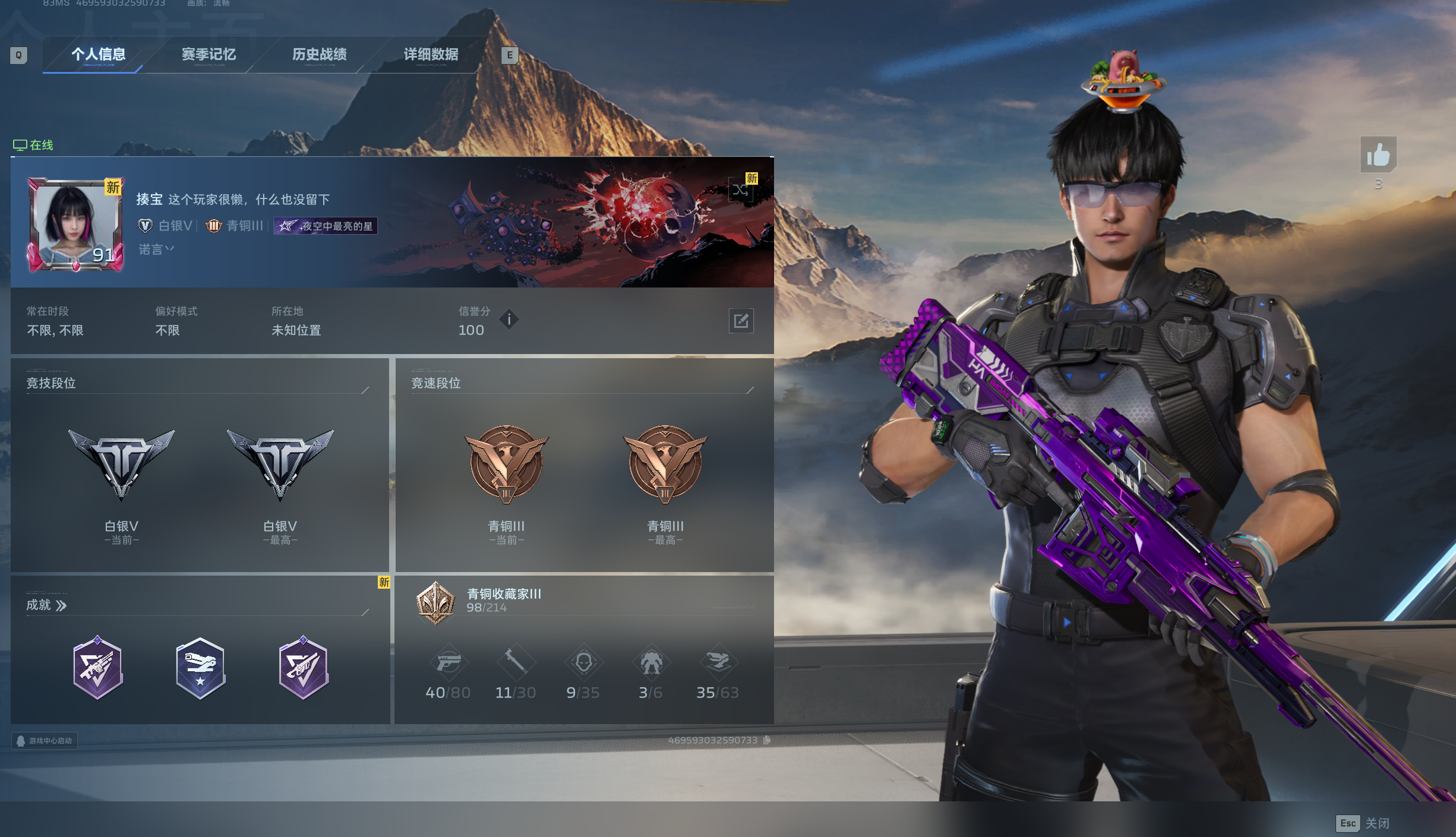This screenshot has height=837, width=1456.
Task: Click the player avatar portrait
Action: point(75,226)
